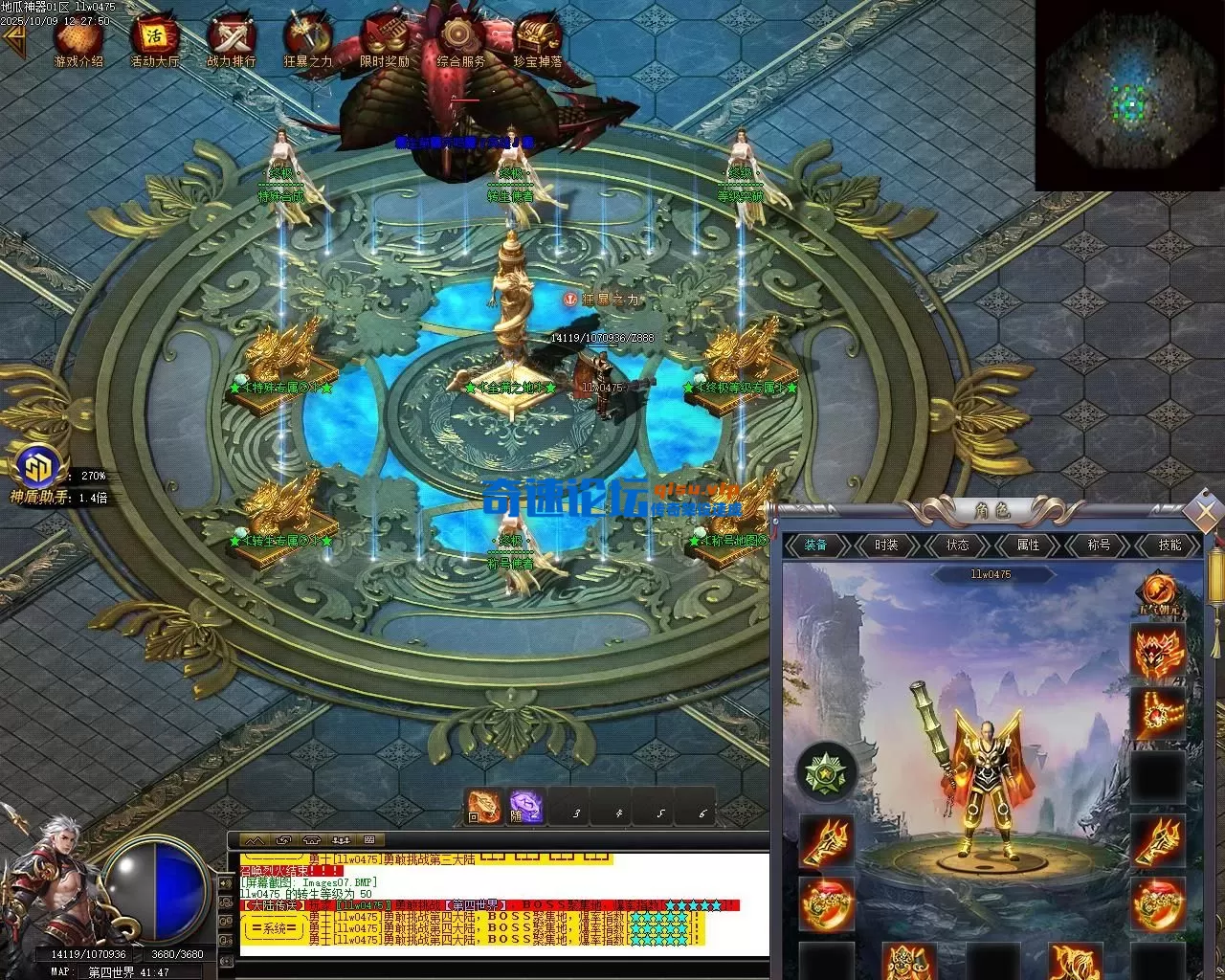The width and height of the screenshot is (1225, 980).
Task: Select the 装备 equipment tab
Action: pyautogui.click(x=815, y=546)
